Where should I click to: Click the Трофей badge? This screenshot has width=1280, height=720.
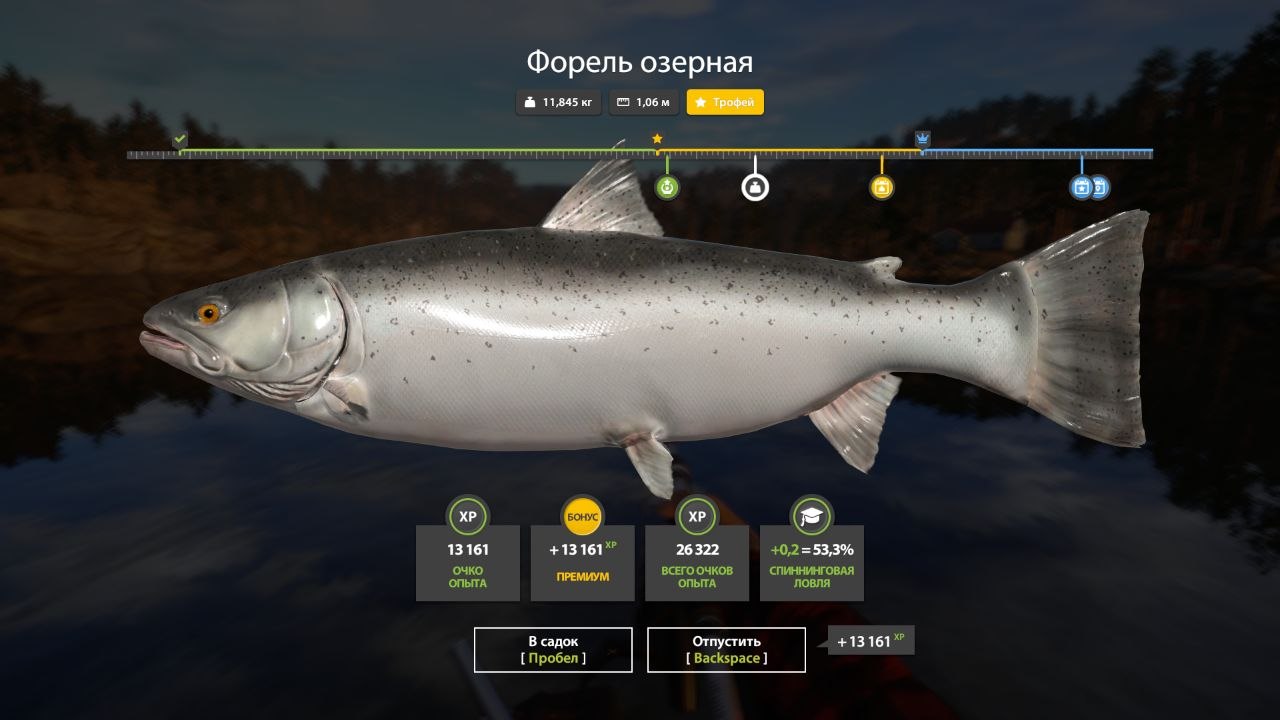coord(724,101)
